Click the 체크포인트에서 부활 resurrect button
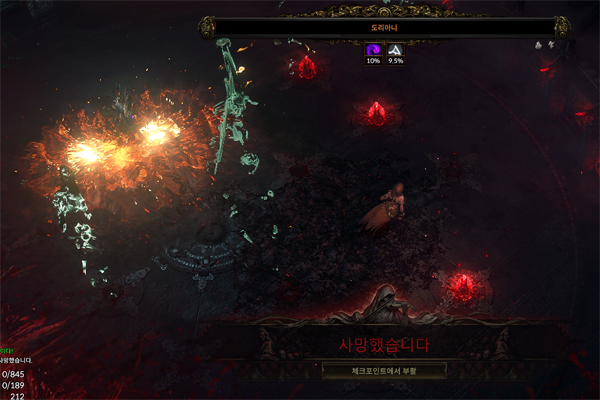This screenshot has height=400, width=600. click(384, 369)
